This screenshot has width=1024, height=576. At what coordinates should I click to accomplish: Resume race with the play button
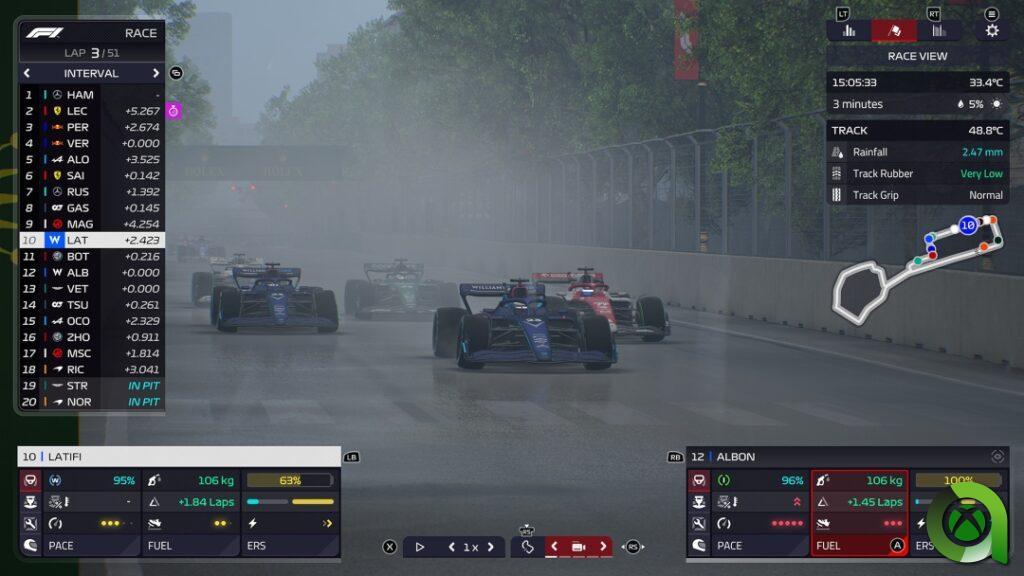(420, 547)
